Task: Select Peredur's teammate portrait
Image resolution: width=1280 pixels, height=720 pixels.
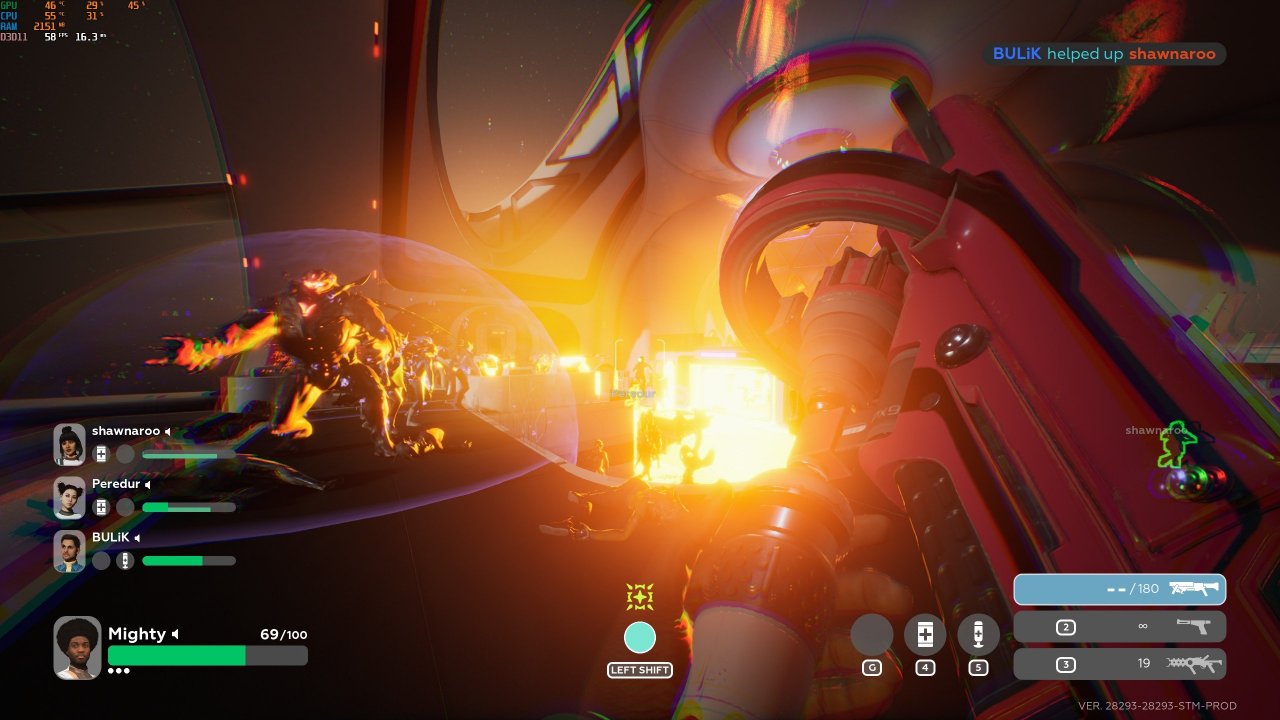Action: point(69,497)
